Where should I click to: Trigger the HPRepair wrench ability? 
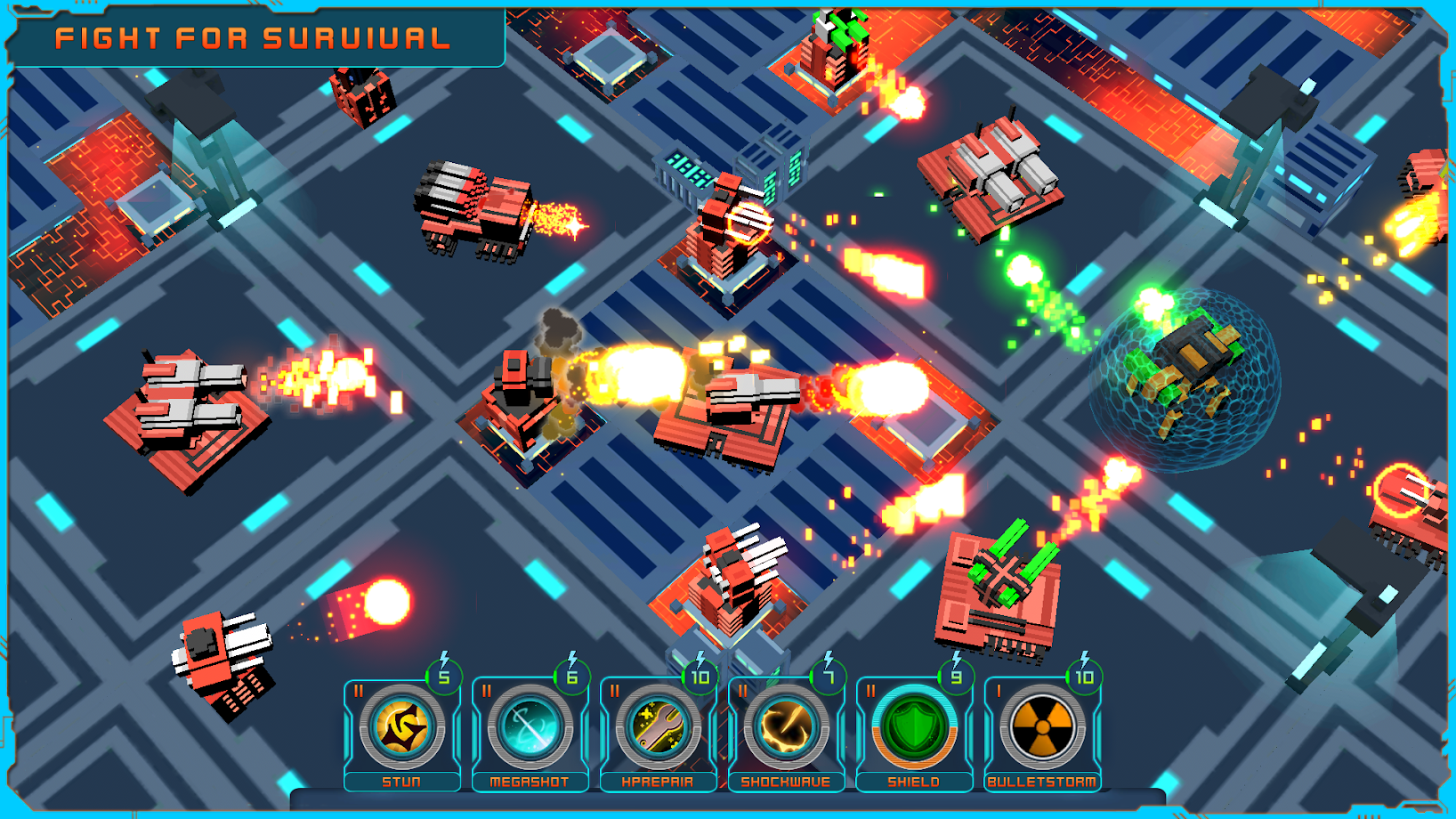tap(658, 728)
